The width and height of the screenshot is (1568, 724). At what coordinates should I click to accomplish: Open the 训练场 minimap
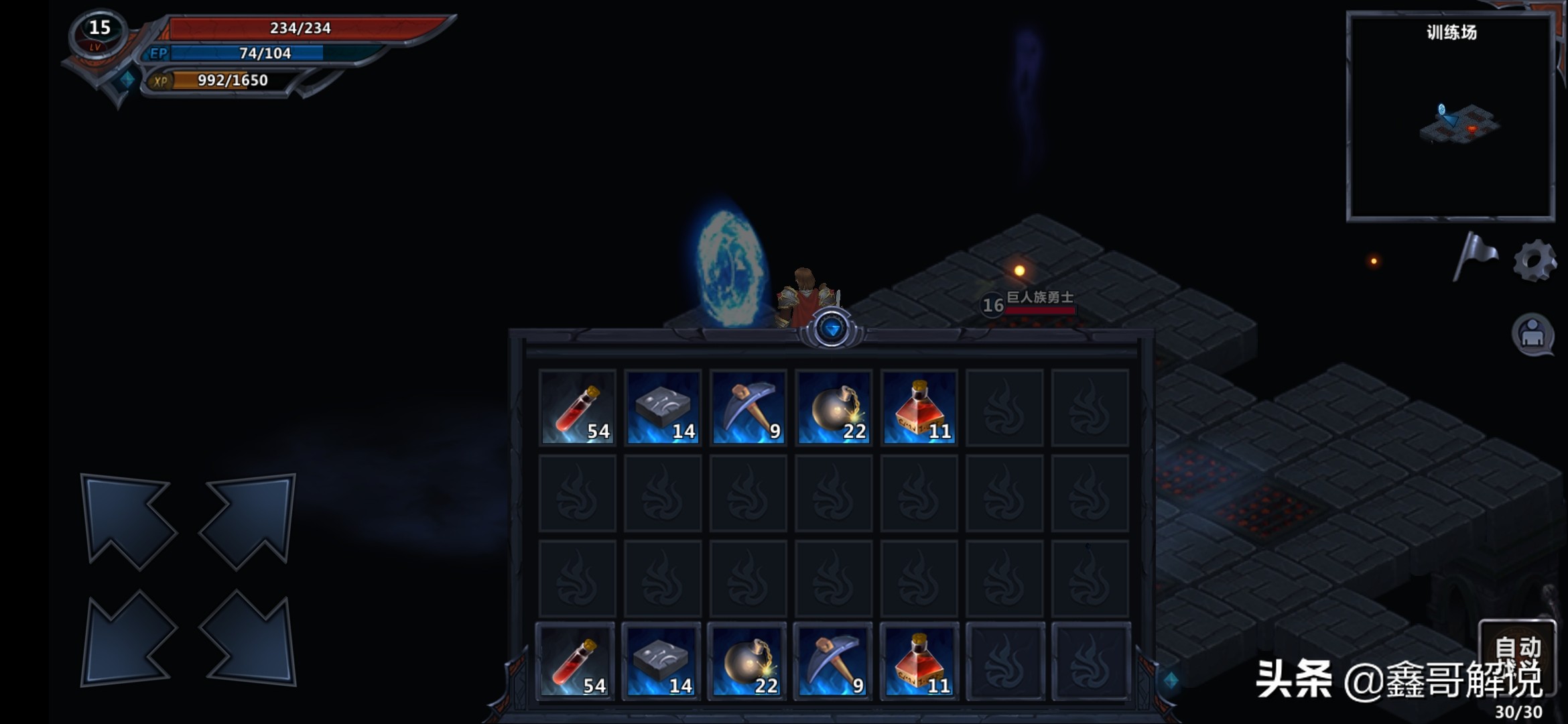coord(1451,117)
